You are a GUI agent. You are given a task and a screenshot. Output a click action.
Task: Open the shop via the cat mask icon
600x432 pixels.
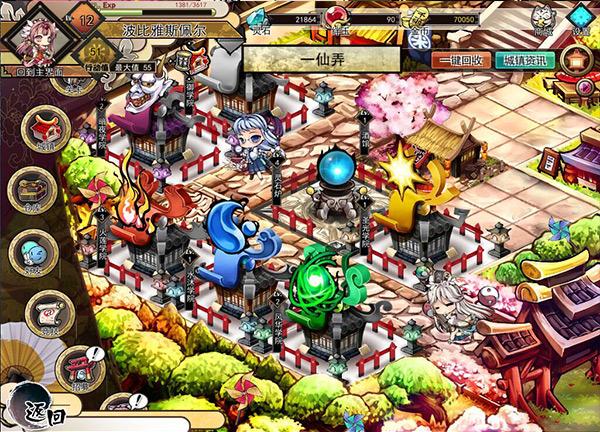[x=543, y=18]
